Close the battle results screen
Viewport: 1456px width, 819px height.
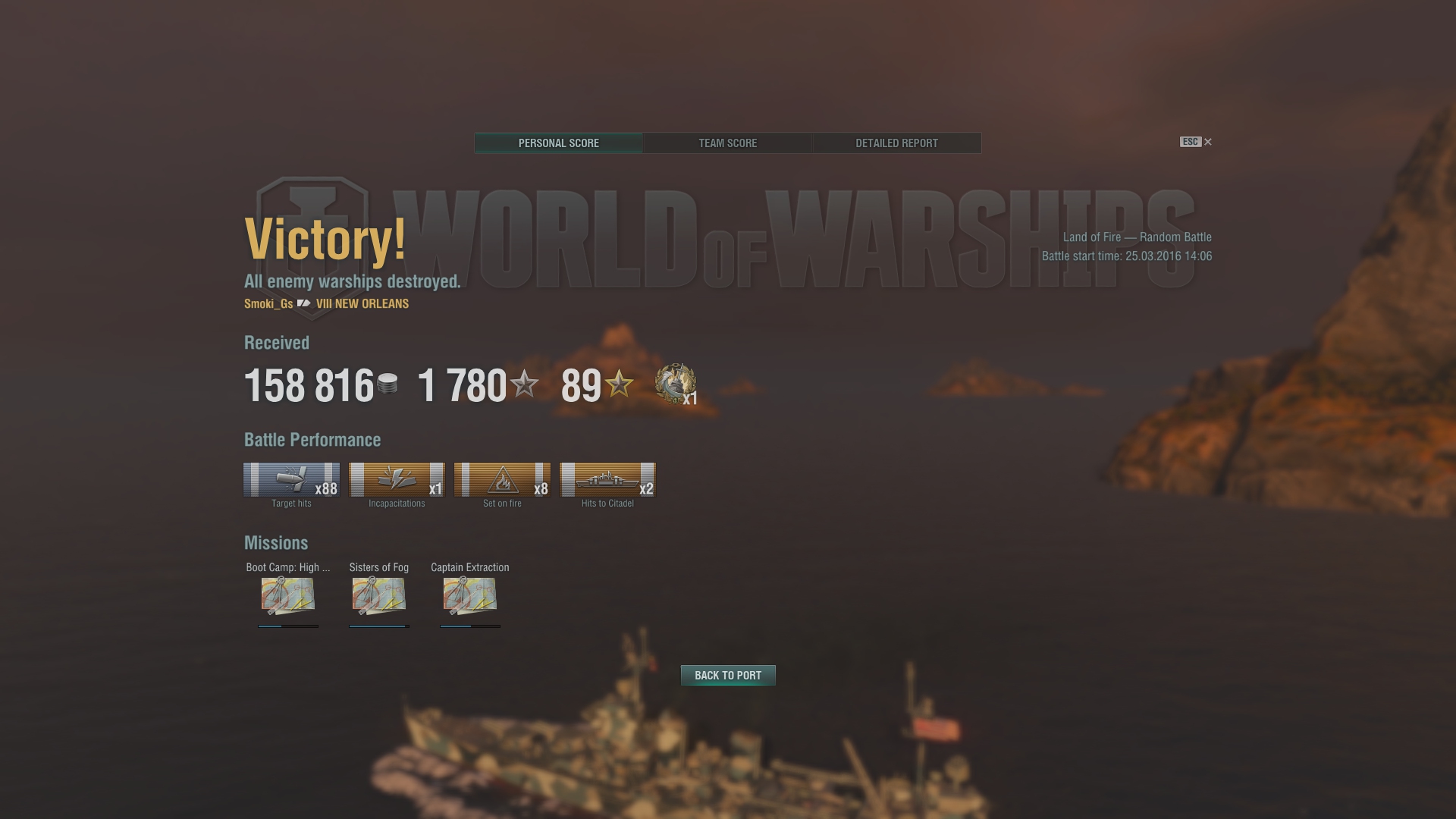click(1207, 142)
